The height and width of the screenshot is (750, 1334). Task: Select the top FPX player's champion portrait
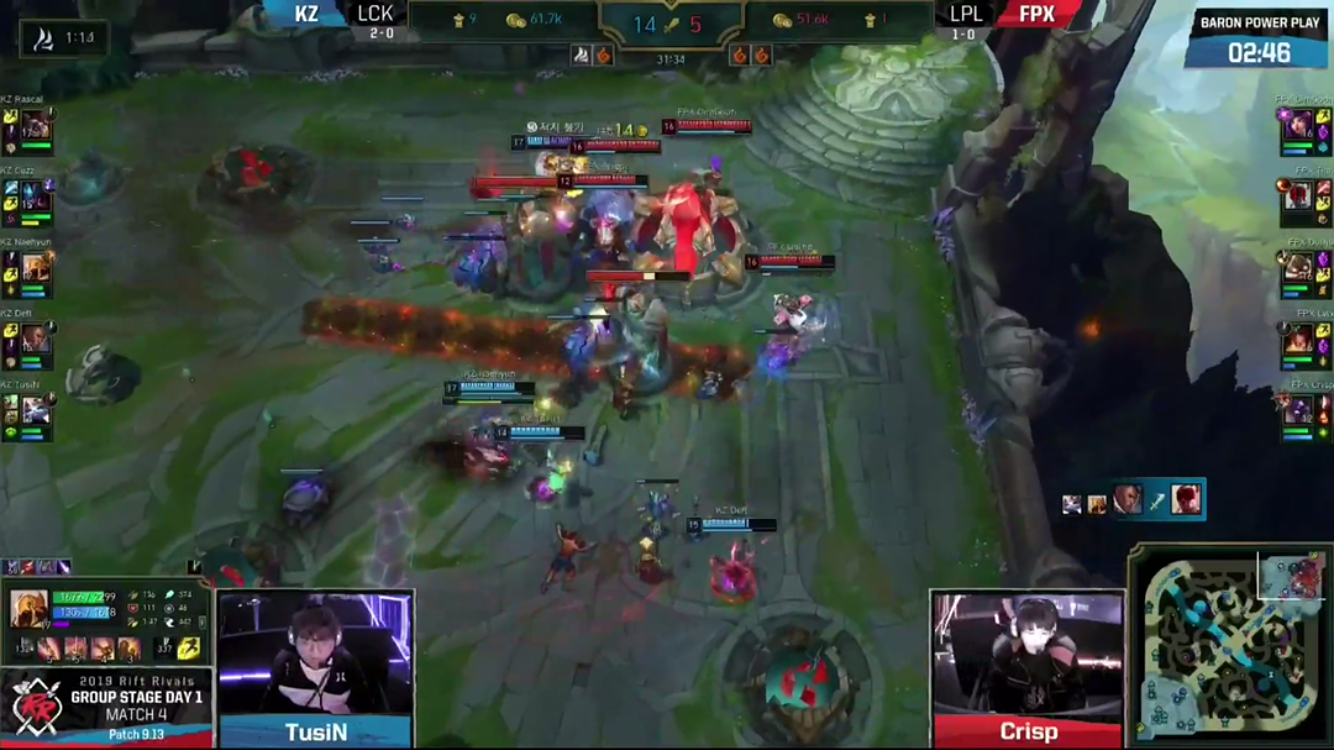(1298, 126)
